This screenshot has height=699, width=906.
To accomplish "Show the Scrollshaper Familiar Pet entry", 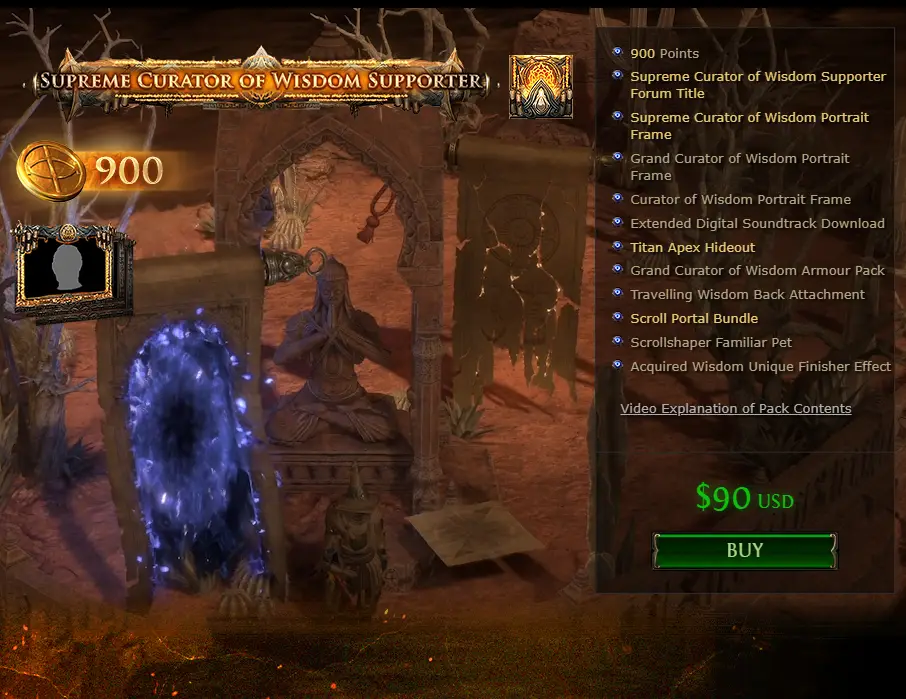I will [710, 342].
